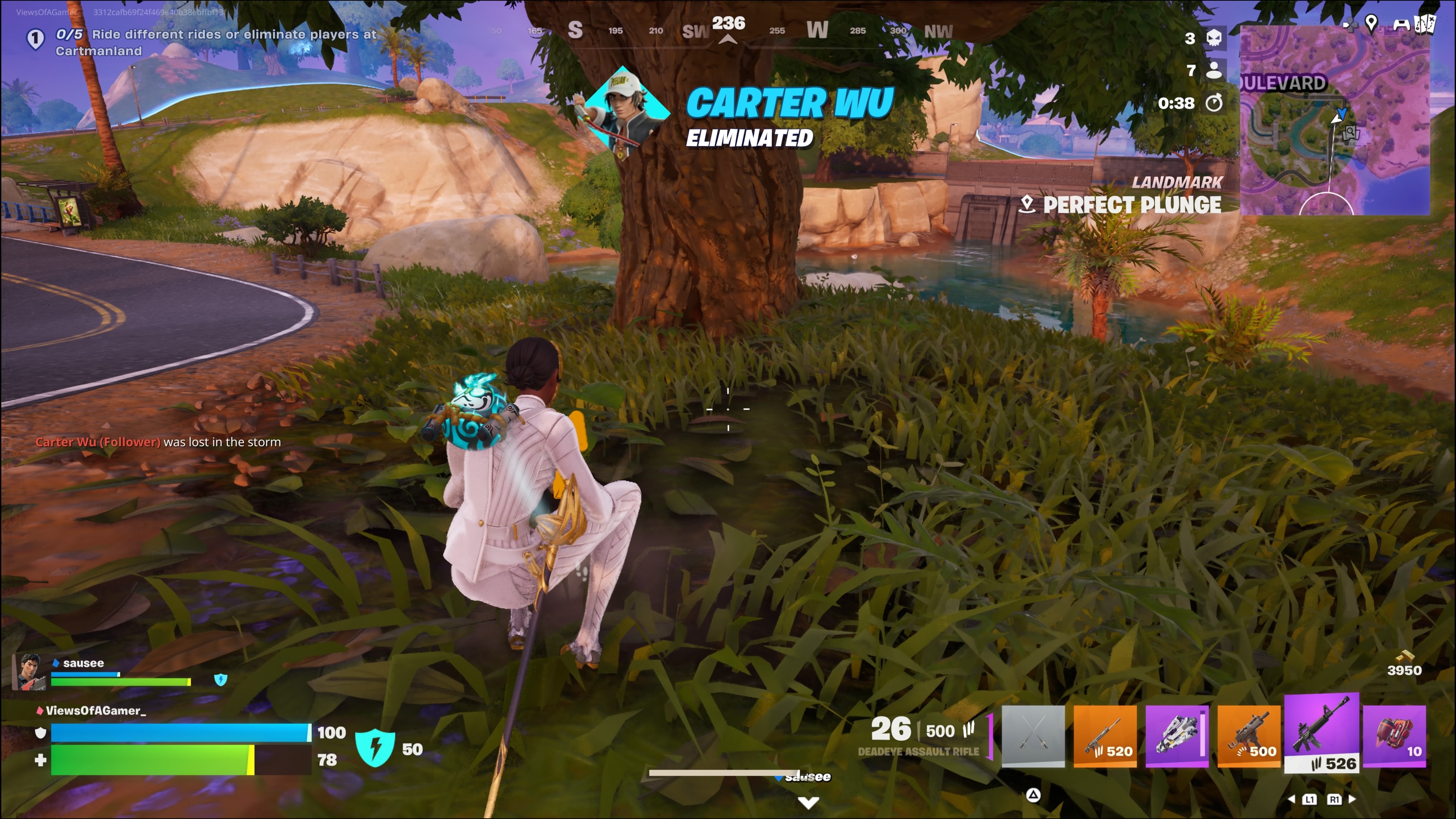Select the orange rifle slot with 520 ammo
This screenshot has height=819, width=1456.
point(1105,735)
